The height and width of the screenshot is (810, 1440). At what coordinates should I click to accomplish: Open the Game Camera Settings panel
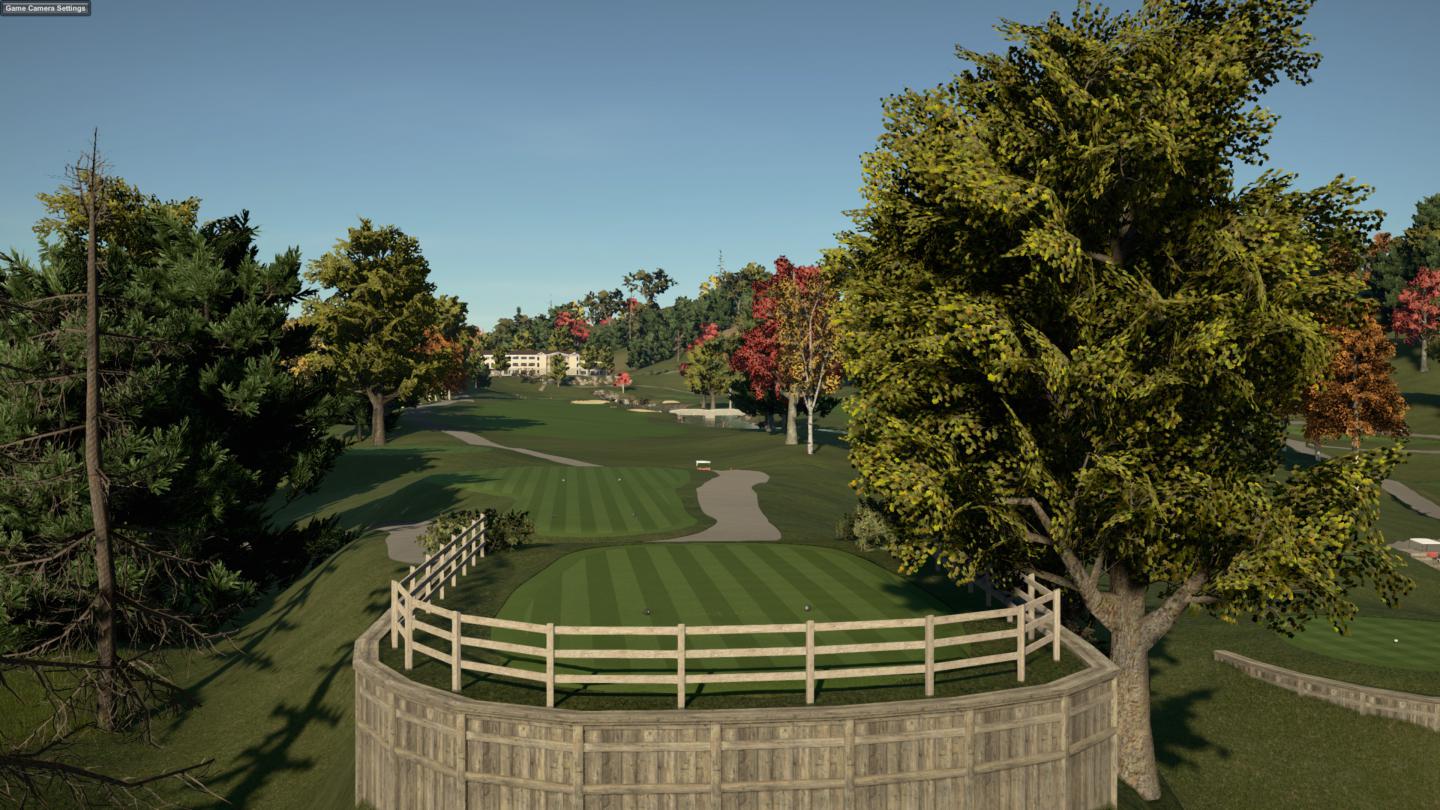point(45,8)
